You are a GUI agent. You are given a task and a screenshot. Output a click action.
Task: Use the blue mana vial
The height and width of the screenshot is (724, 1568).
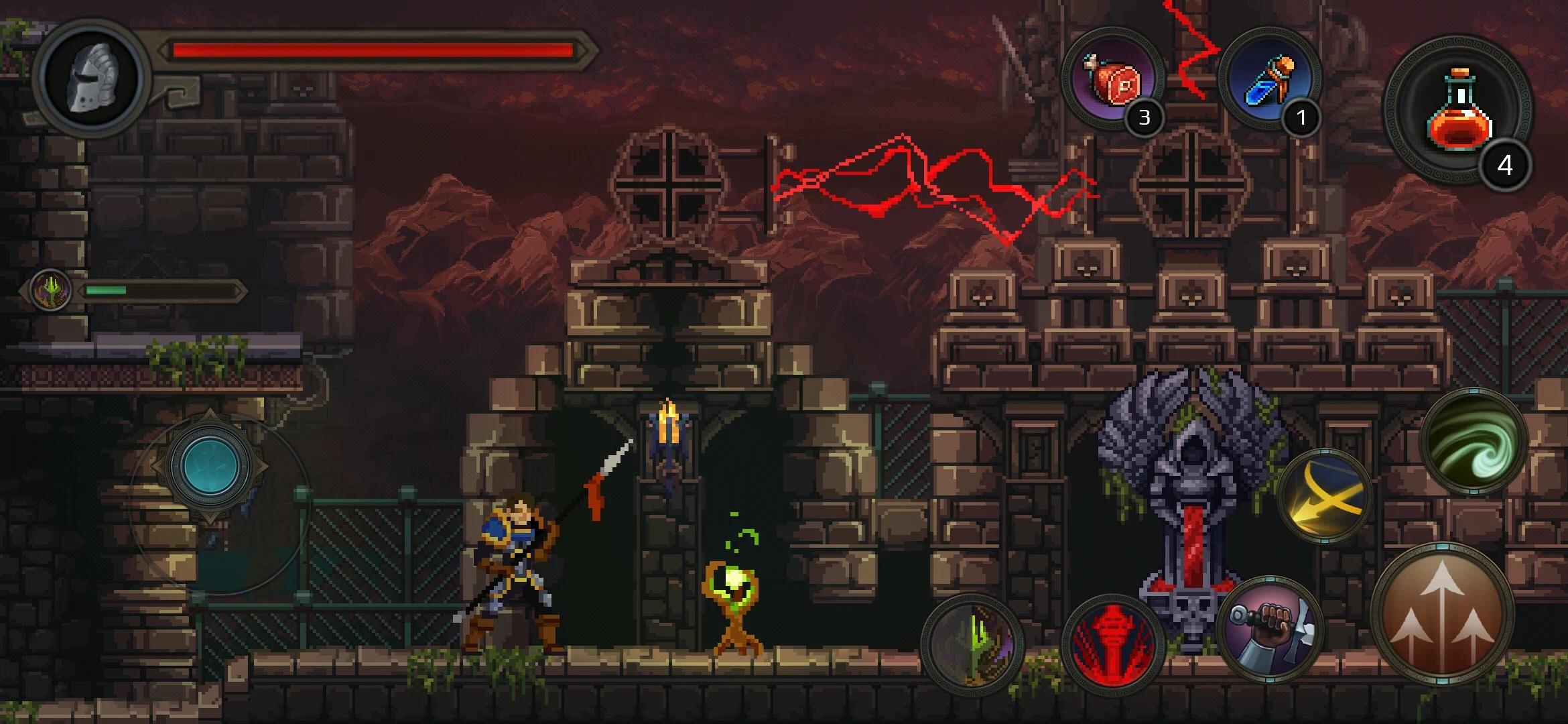pyautogui.click(x=1268, y=79)
